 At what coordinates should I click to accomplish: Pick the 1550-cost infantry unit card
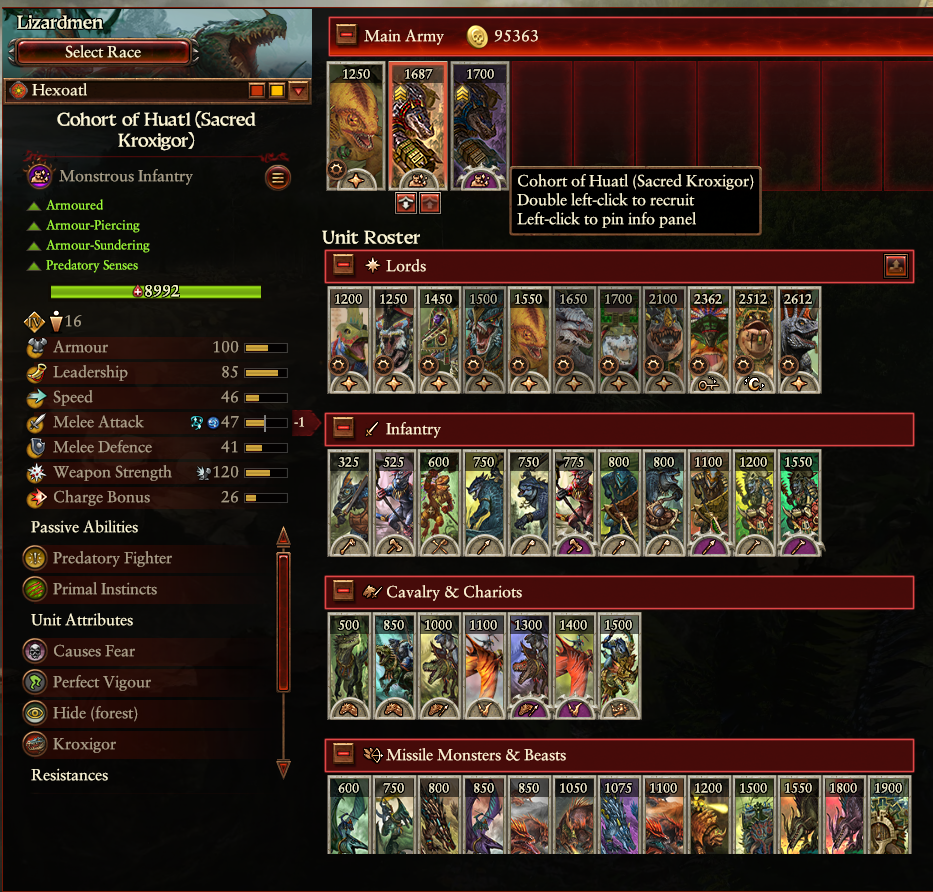pos(799,503)
